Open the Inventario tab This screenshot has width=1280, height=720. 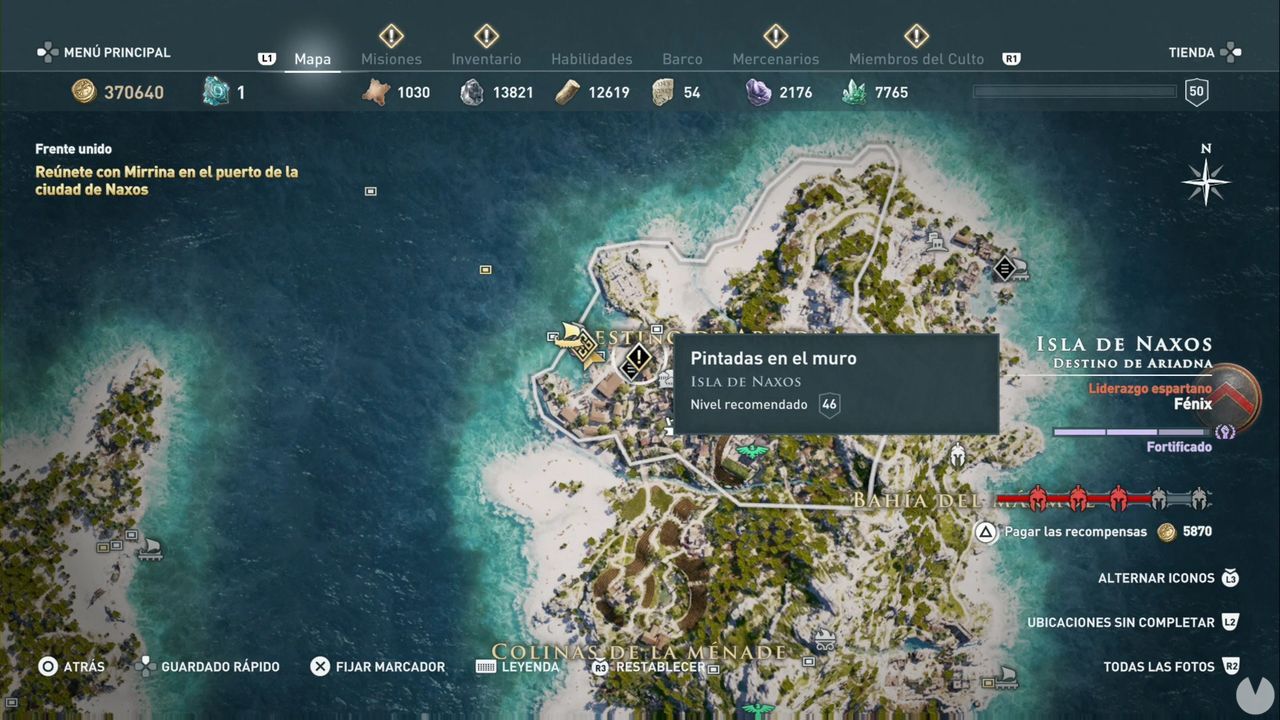pyautogui.click(x=486, y=59)
